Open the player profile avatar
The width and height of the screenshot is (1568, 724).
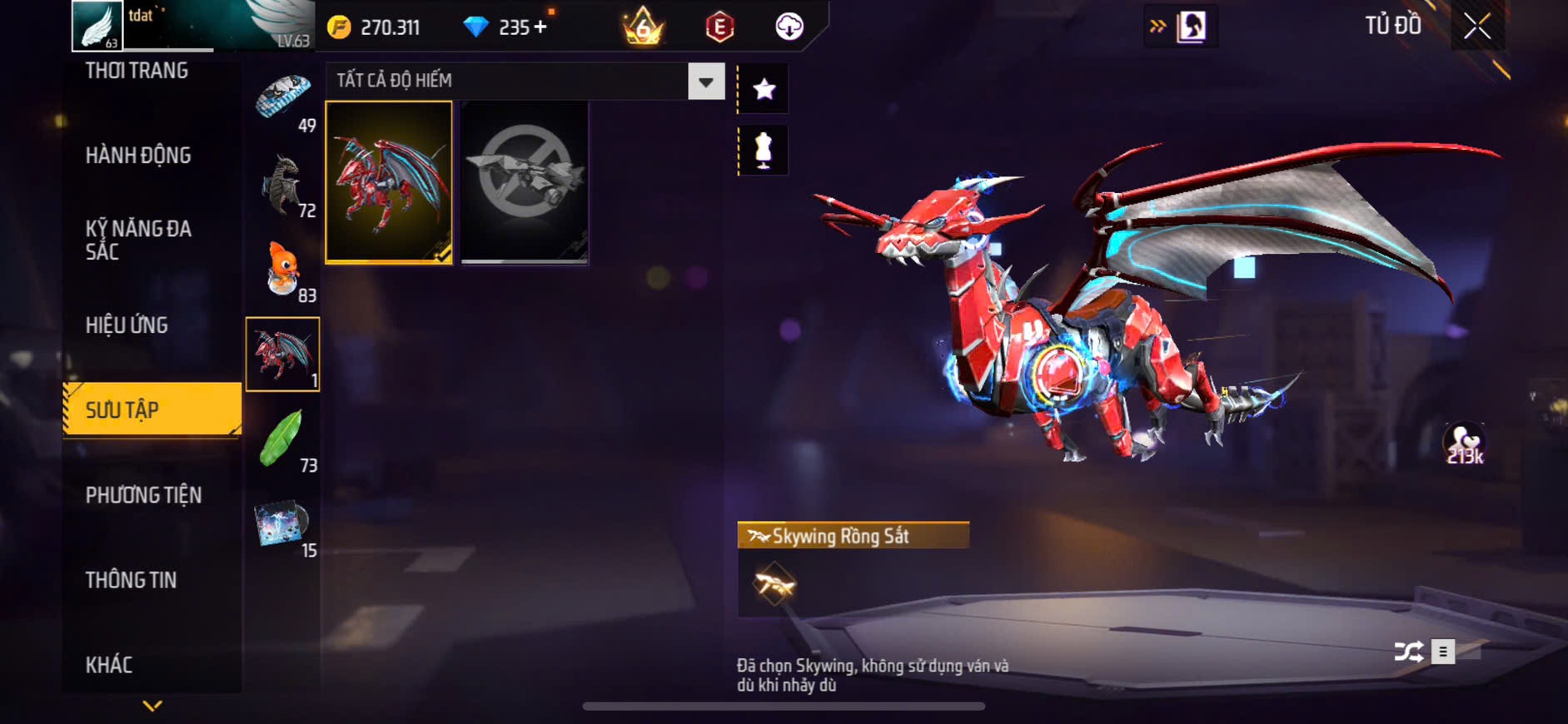[97, 25]
